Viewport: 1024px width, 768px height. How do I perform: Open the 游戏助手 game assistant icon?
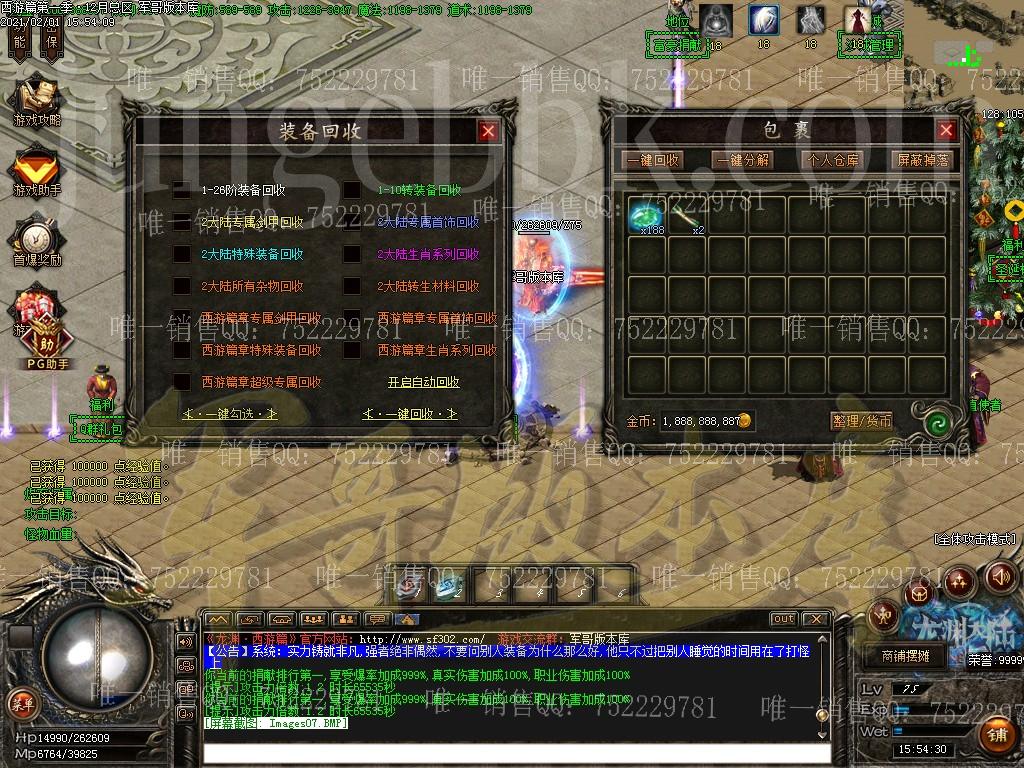[x=37, y=171]
